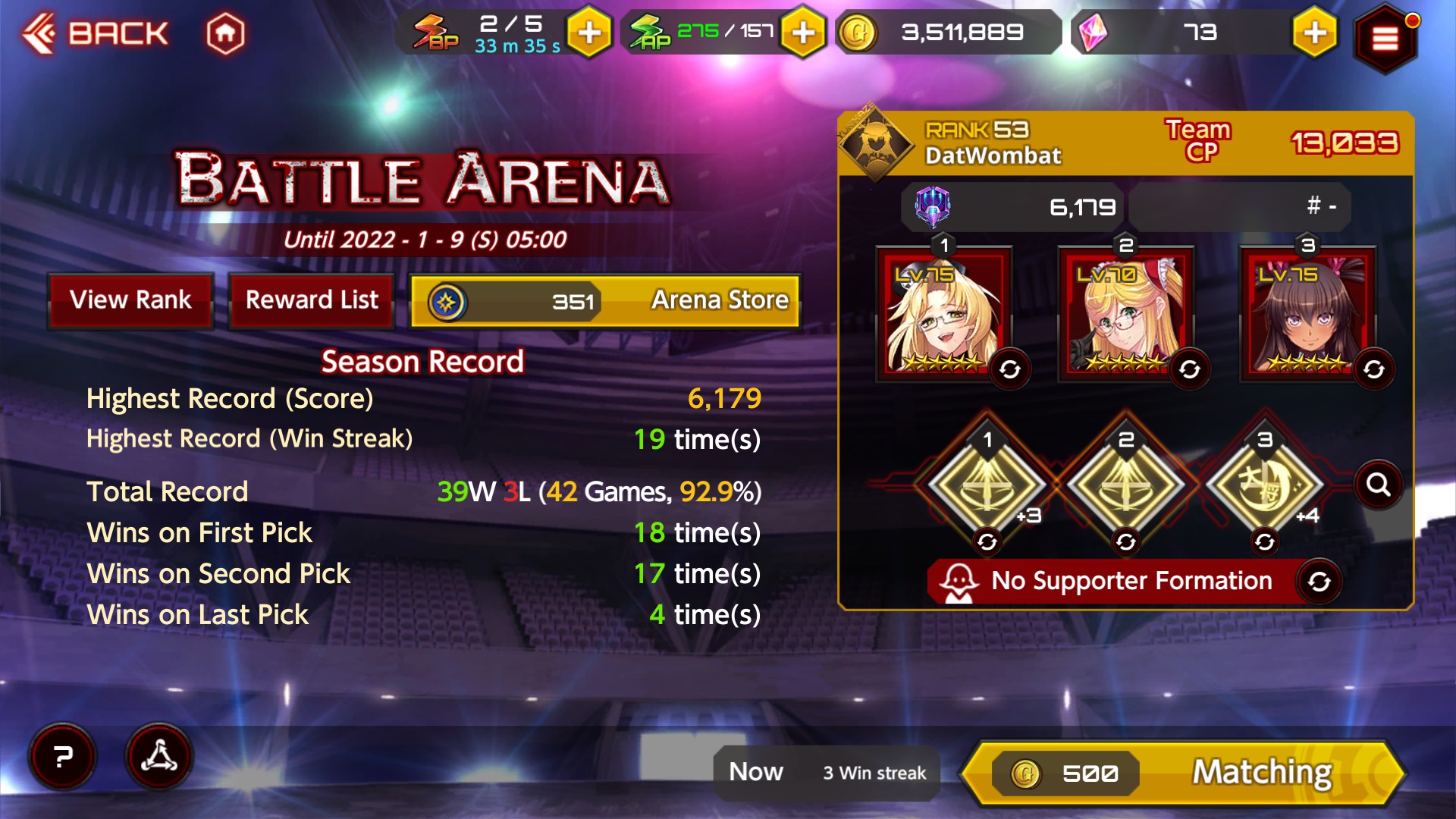Image resolution: width=1456 pixels, height=819 pixels.
Task: Open the question mark help button
Action: coord(63,757)
